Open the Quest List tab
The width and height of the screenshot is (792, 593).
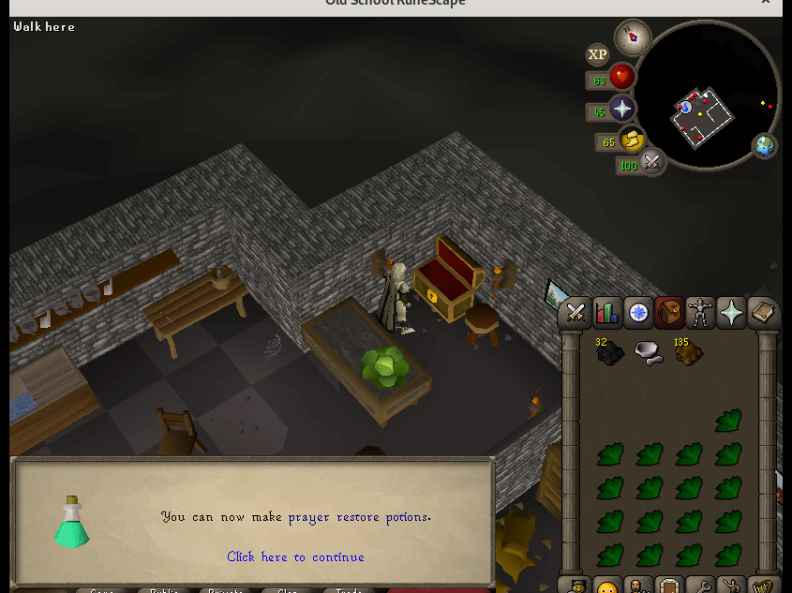(x=638, y=313)
